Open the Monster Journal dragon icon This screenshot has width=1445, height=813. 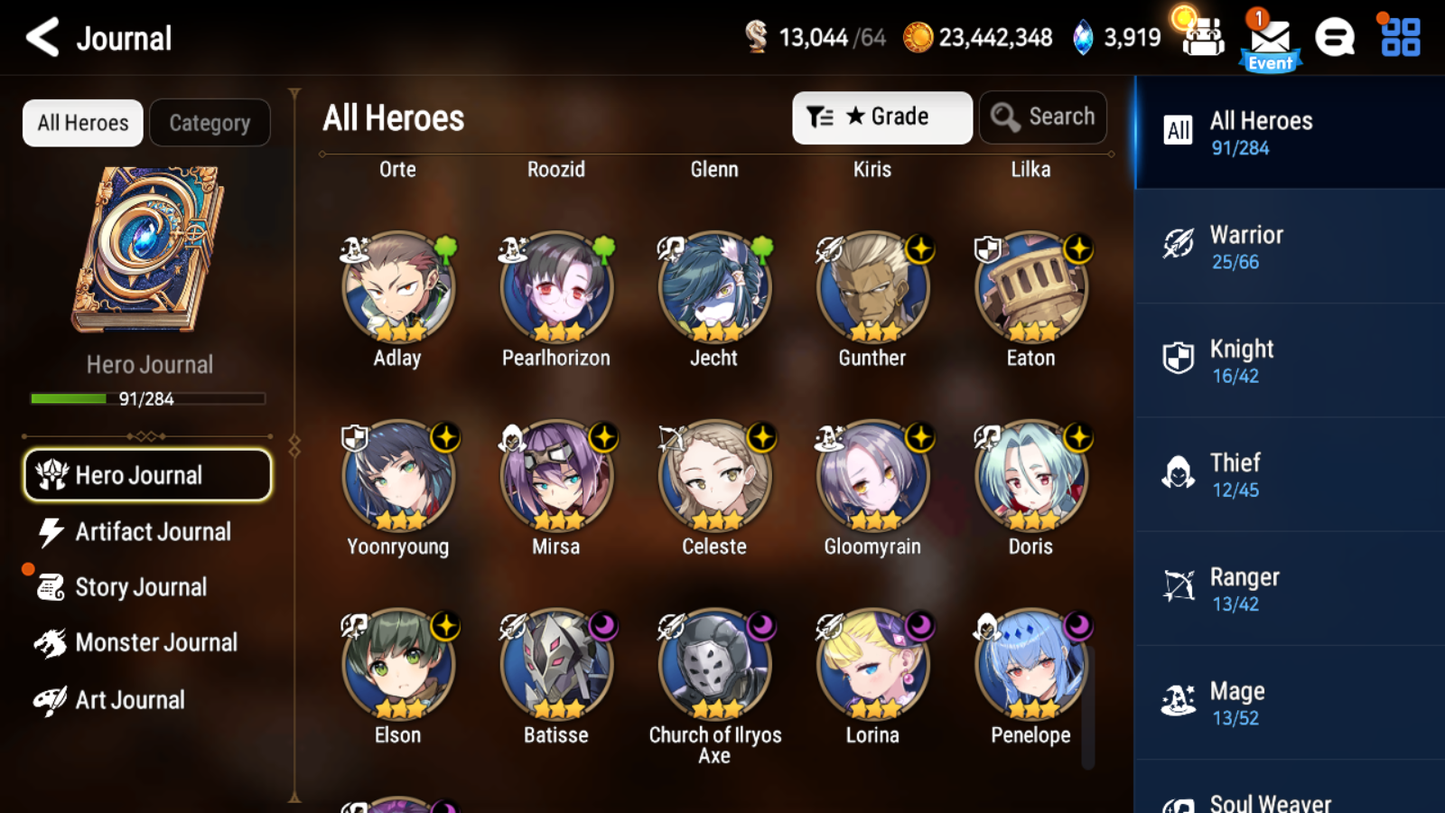pos(48,643)
